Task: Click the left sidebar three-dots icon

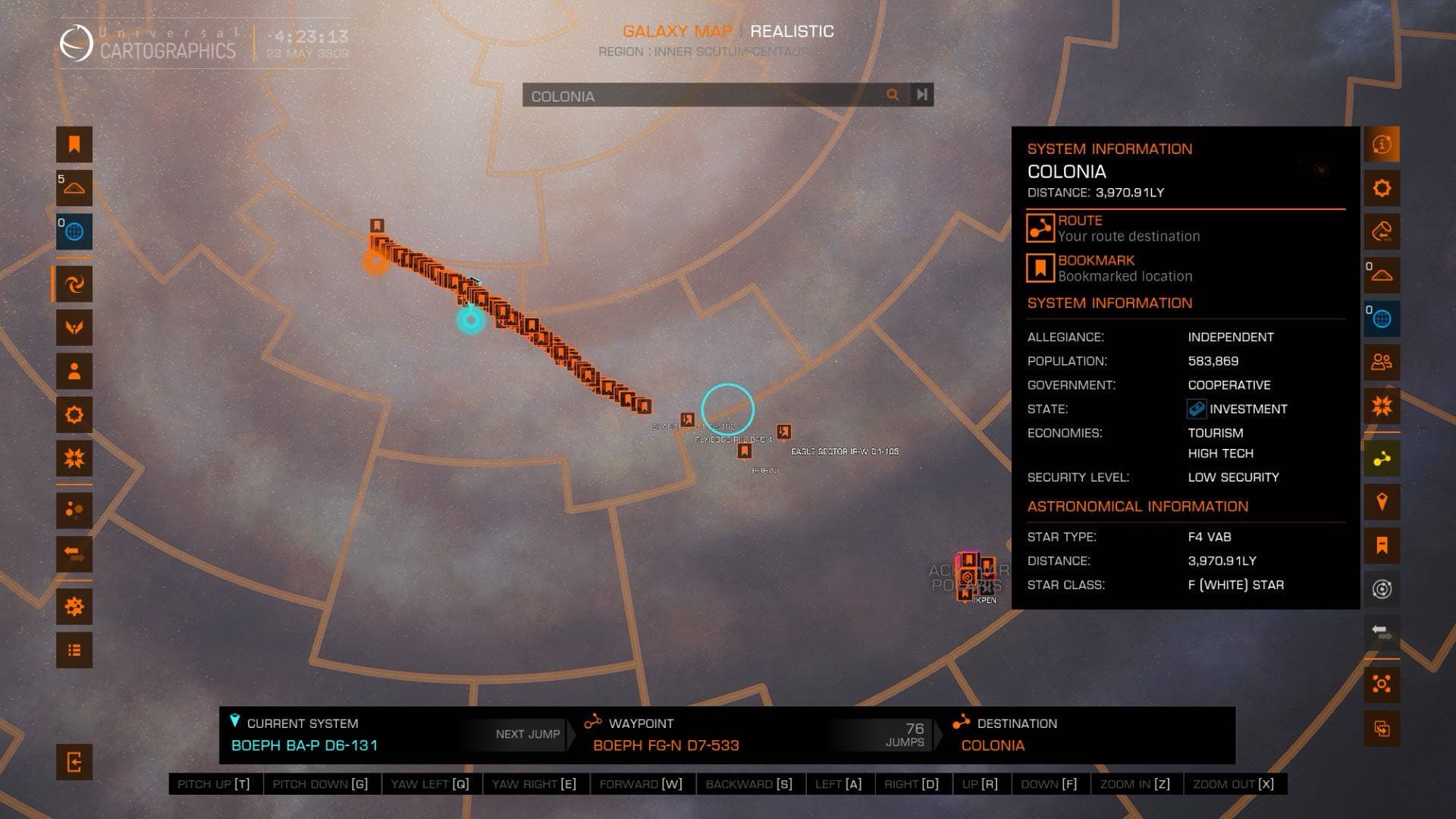Action: 74,510
